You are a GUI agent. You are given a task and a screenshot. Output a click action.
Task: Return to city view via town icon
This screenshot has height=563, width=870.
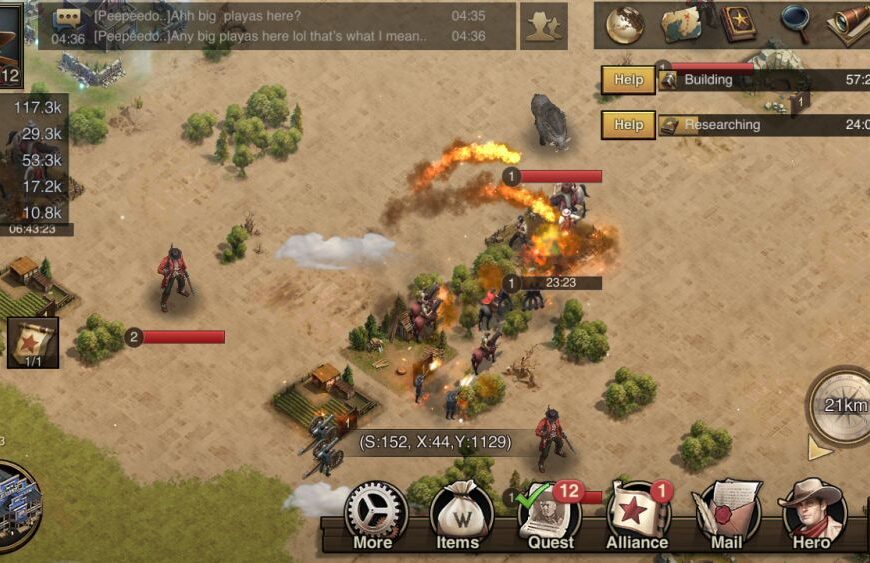click(x=18, y=504)
